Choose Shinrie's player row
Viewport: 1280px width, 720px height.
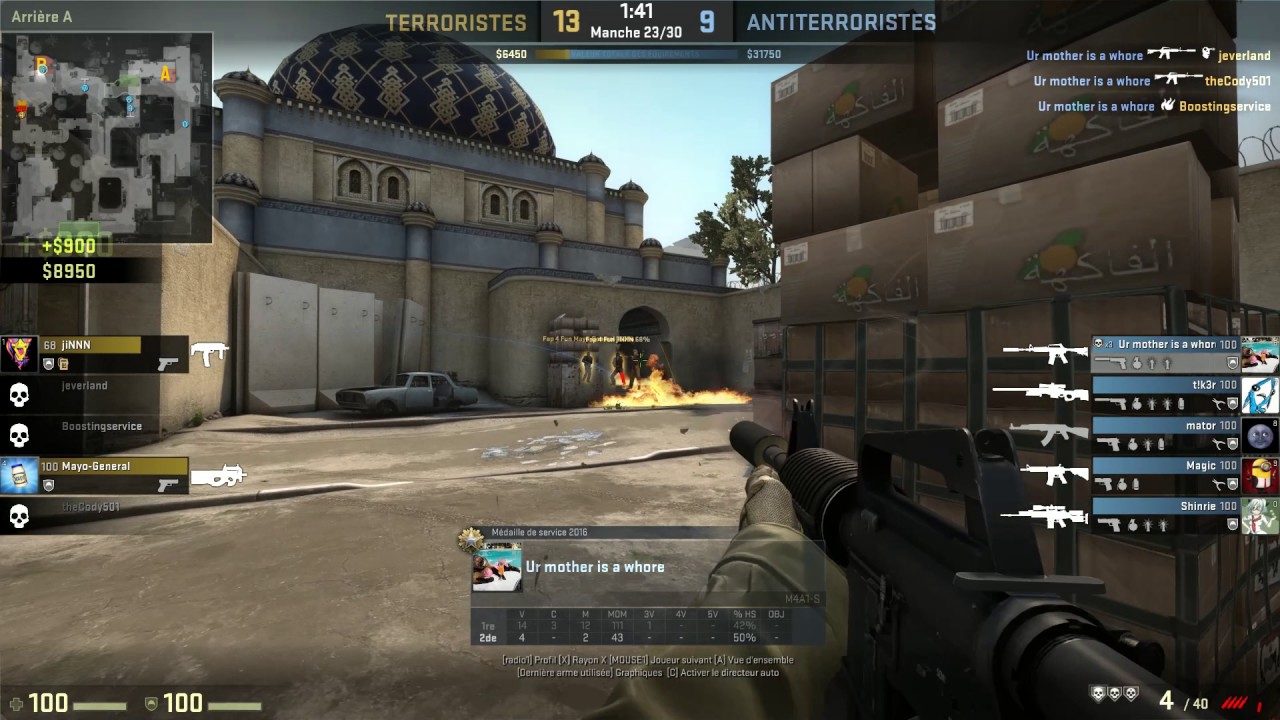[1166, 515]
